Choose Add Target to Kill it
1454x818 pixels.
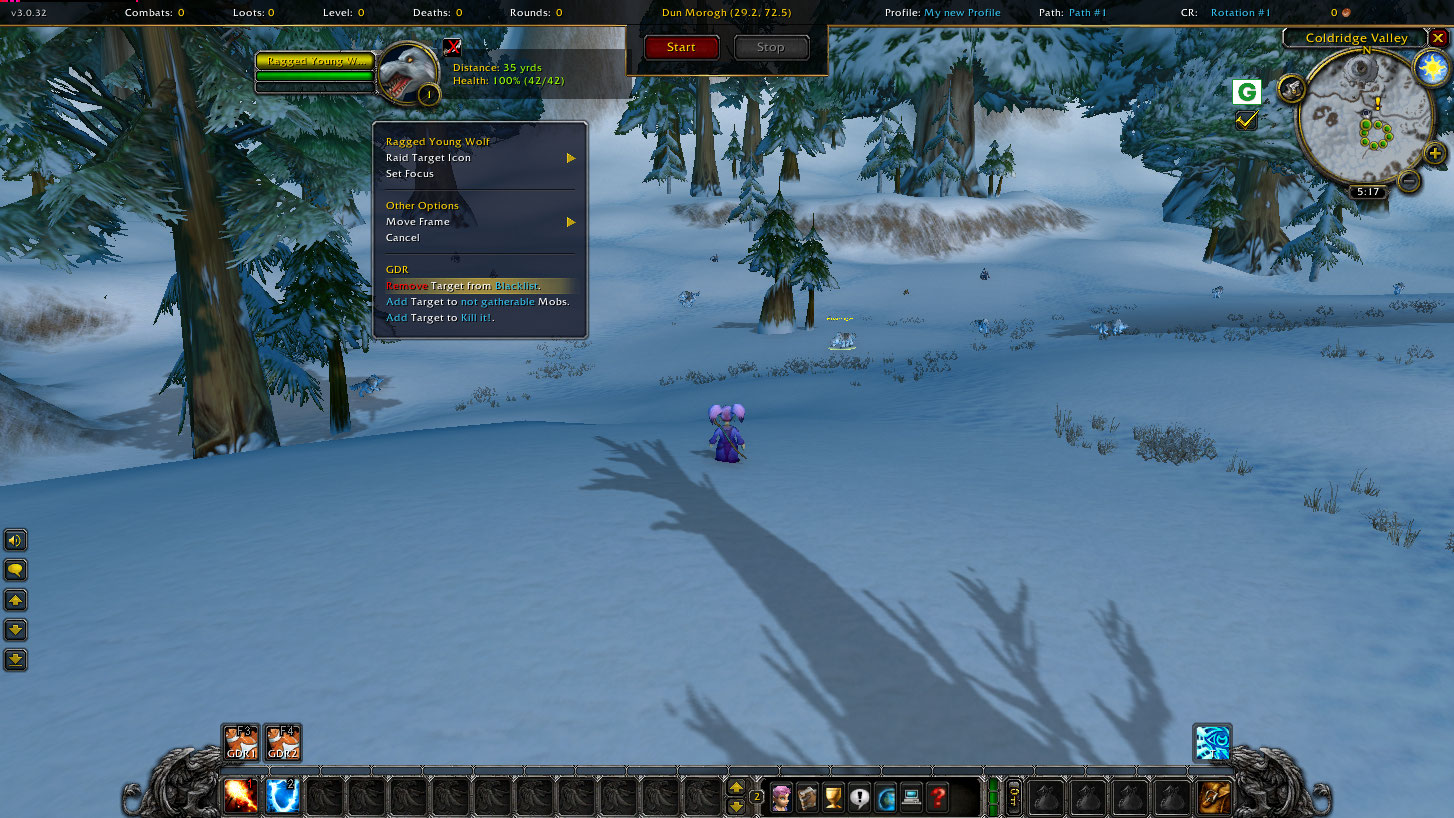[440, 318]
